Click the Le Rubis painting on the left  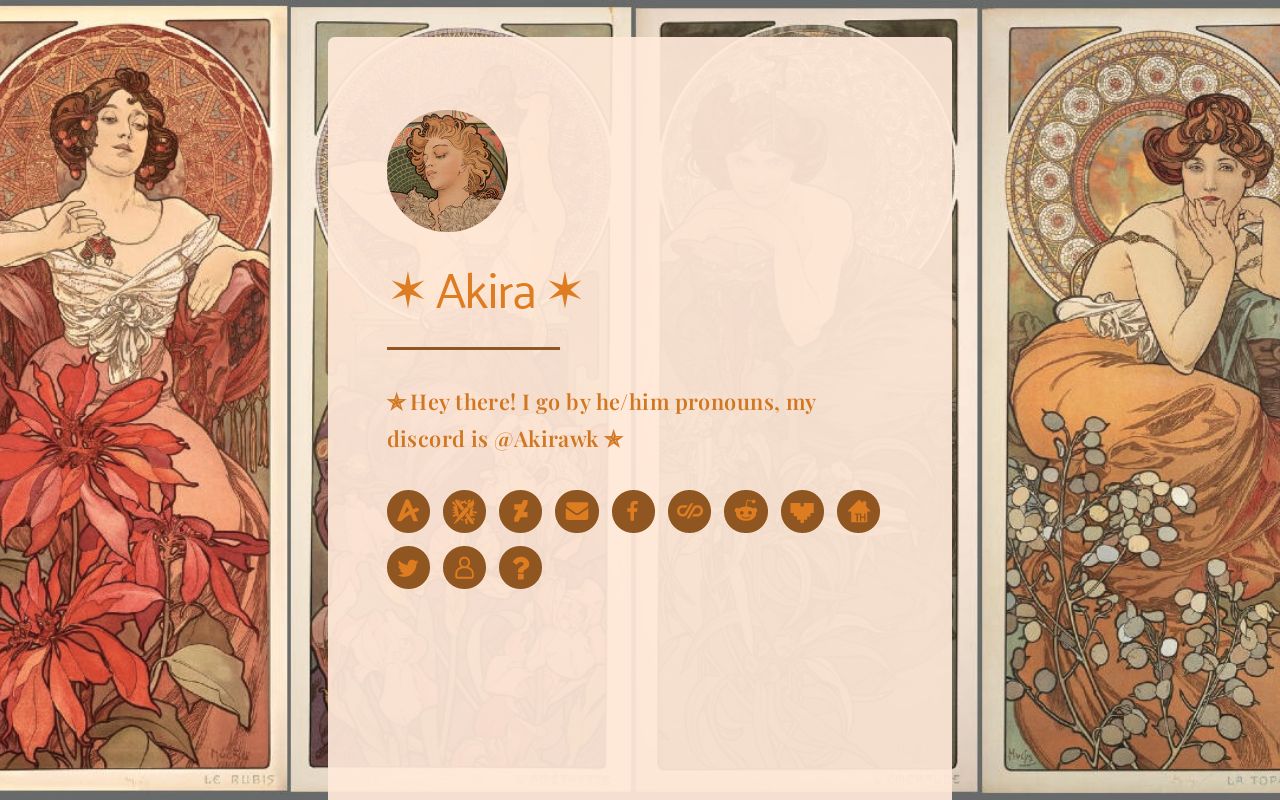pyautogui.click(x=140, y=400)
